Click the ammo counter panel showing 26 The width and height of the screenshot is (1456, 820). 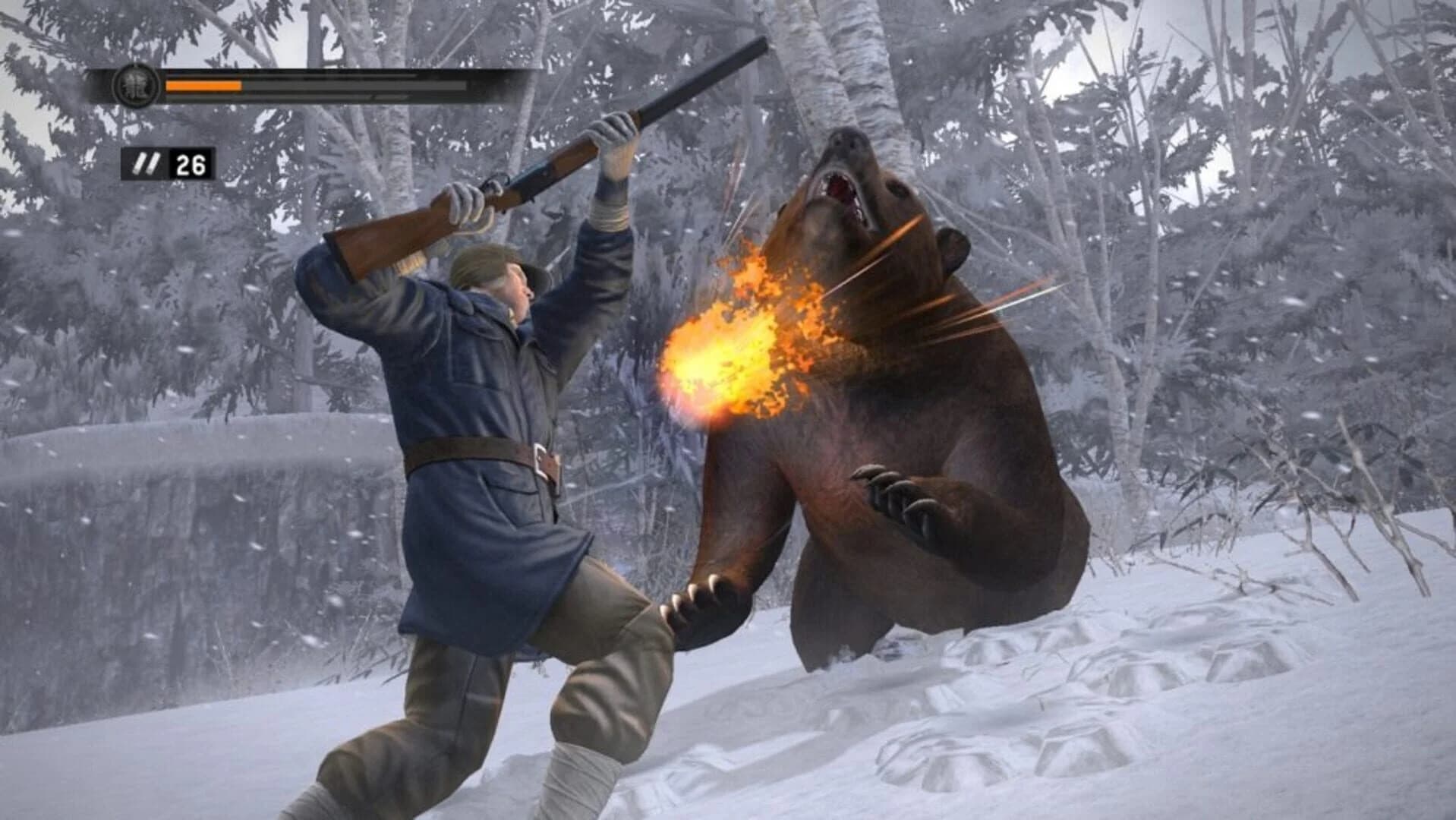pyautogui.click(x=169, y=163)
